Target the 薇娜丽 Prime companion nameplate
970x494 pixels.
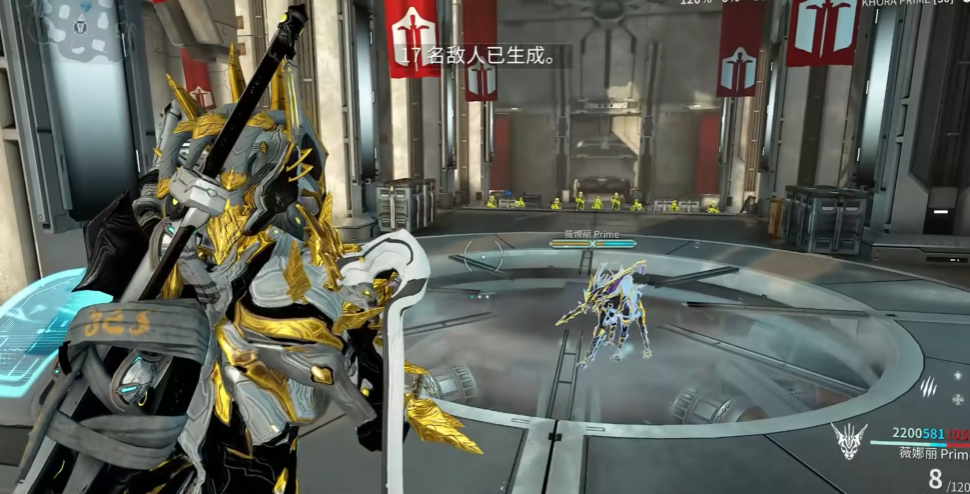click(x=591, y=234)
